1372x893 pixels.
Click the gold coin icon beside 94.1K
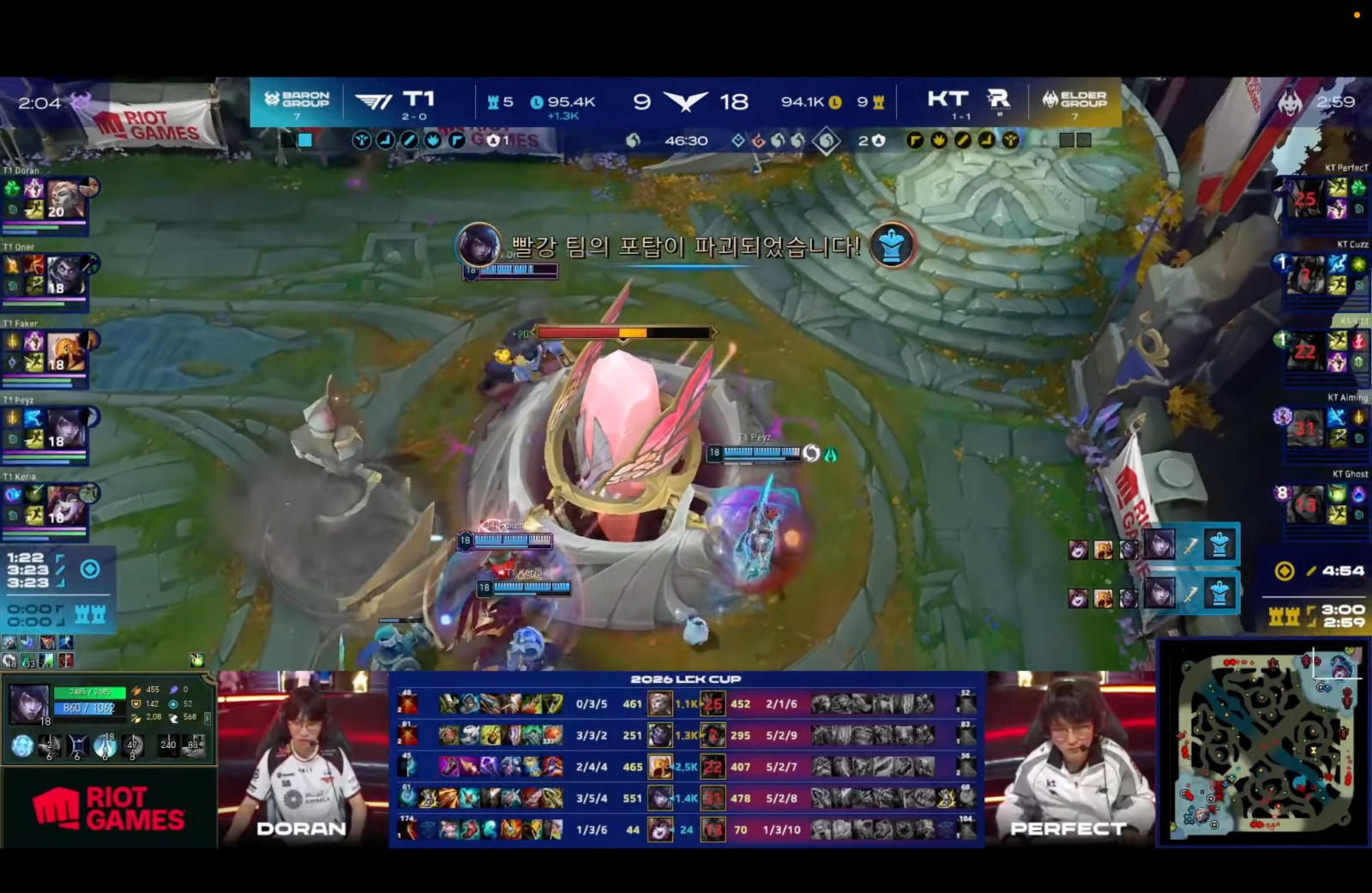pyautogui.click(x=833, y=101)
